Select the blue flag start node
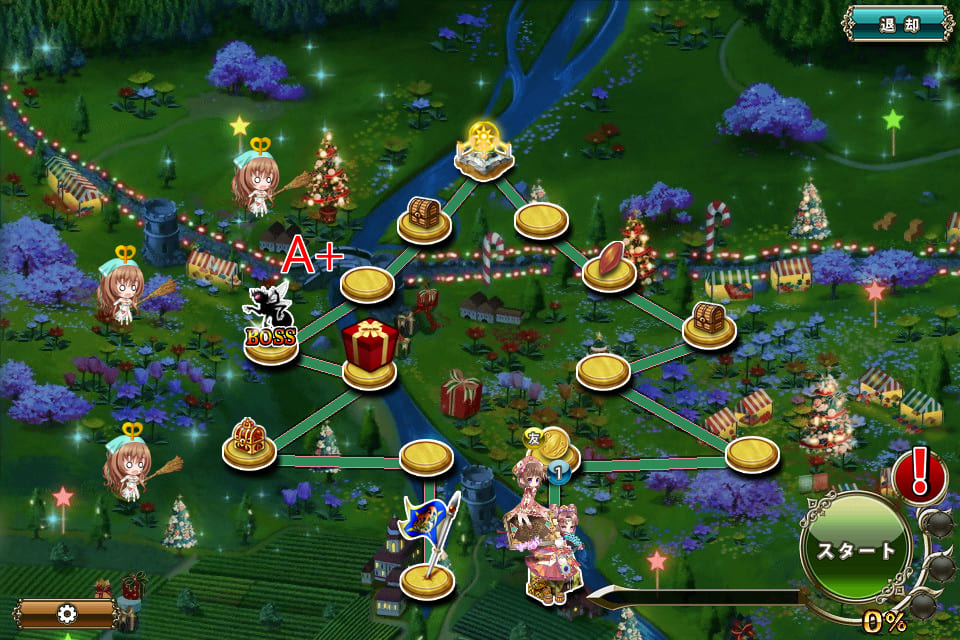 click(428, 551)
